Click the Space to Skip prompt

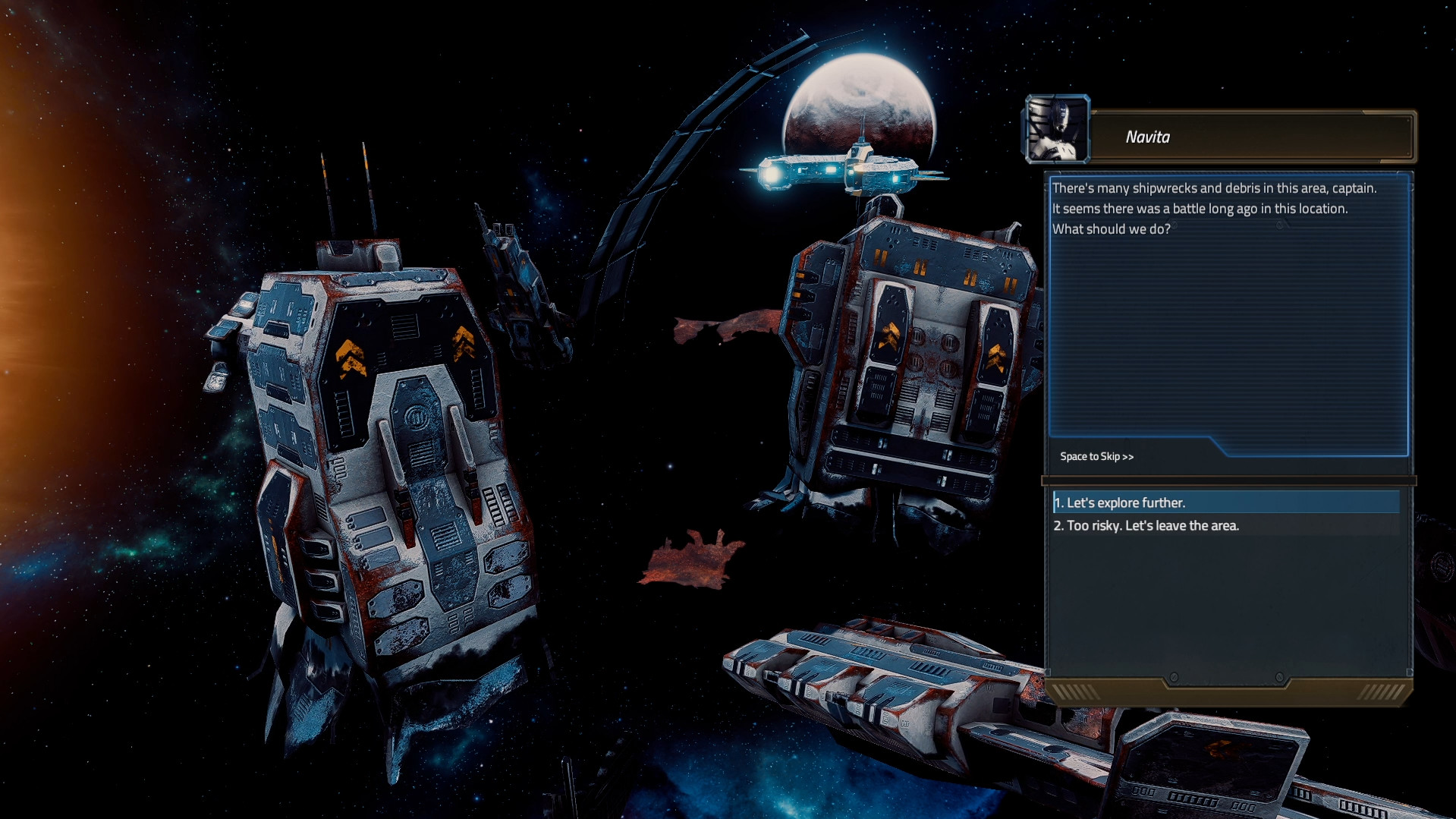pos(1096,456)
